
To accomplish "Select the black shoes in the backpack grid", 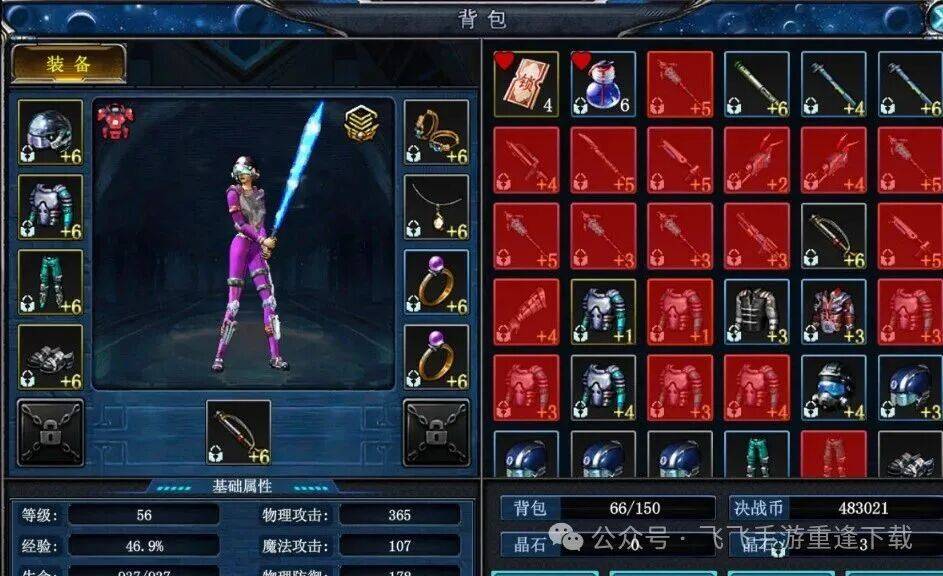I will [910, 455].
